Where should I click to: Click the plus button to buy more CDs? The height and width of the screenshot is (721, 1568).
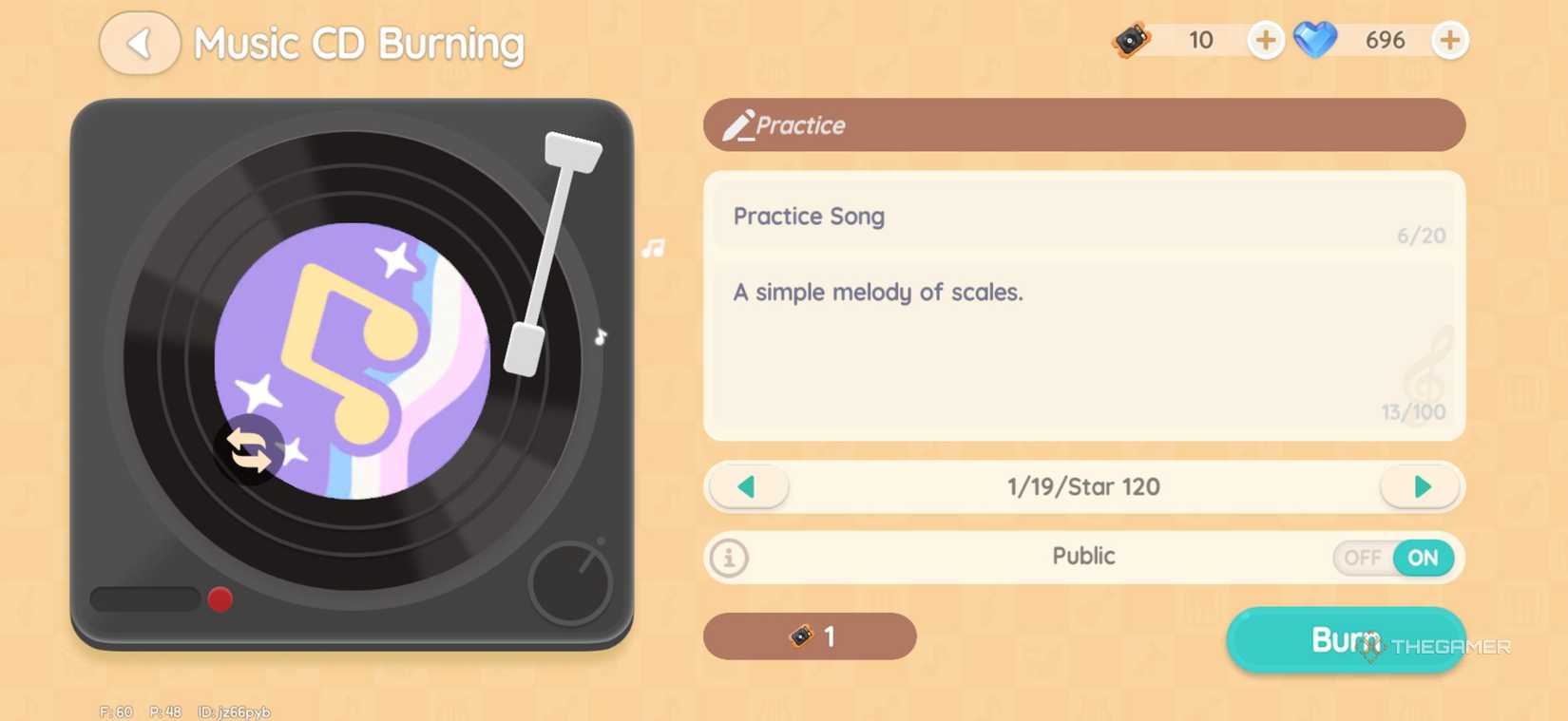pyautogui.click(x=1265, y=40)
